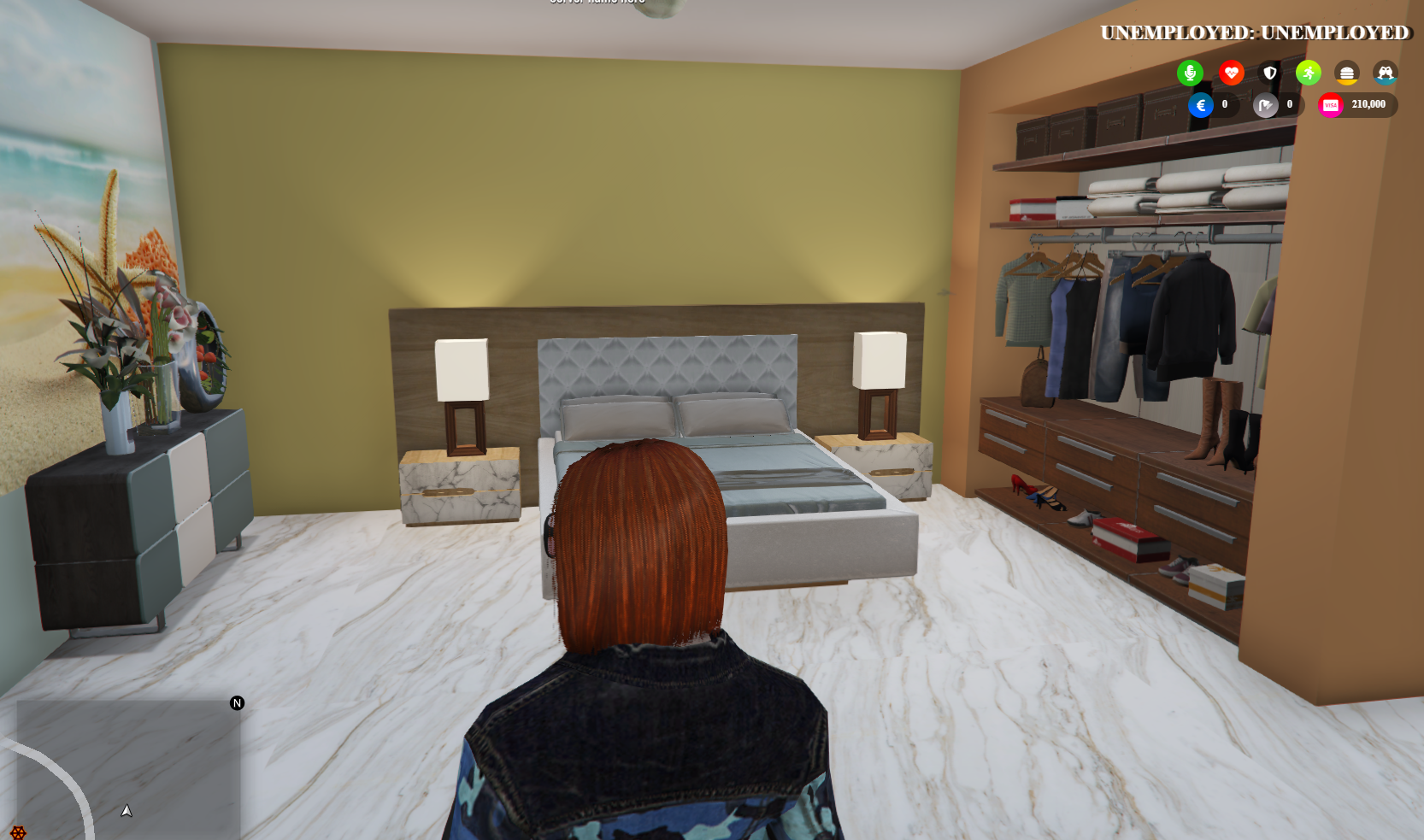Click the UNEMPLOYED: UNEMPLOYED job label
Image resolution: width=1424 pixels, height=840 pixels.
pos(1253,34)
